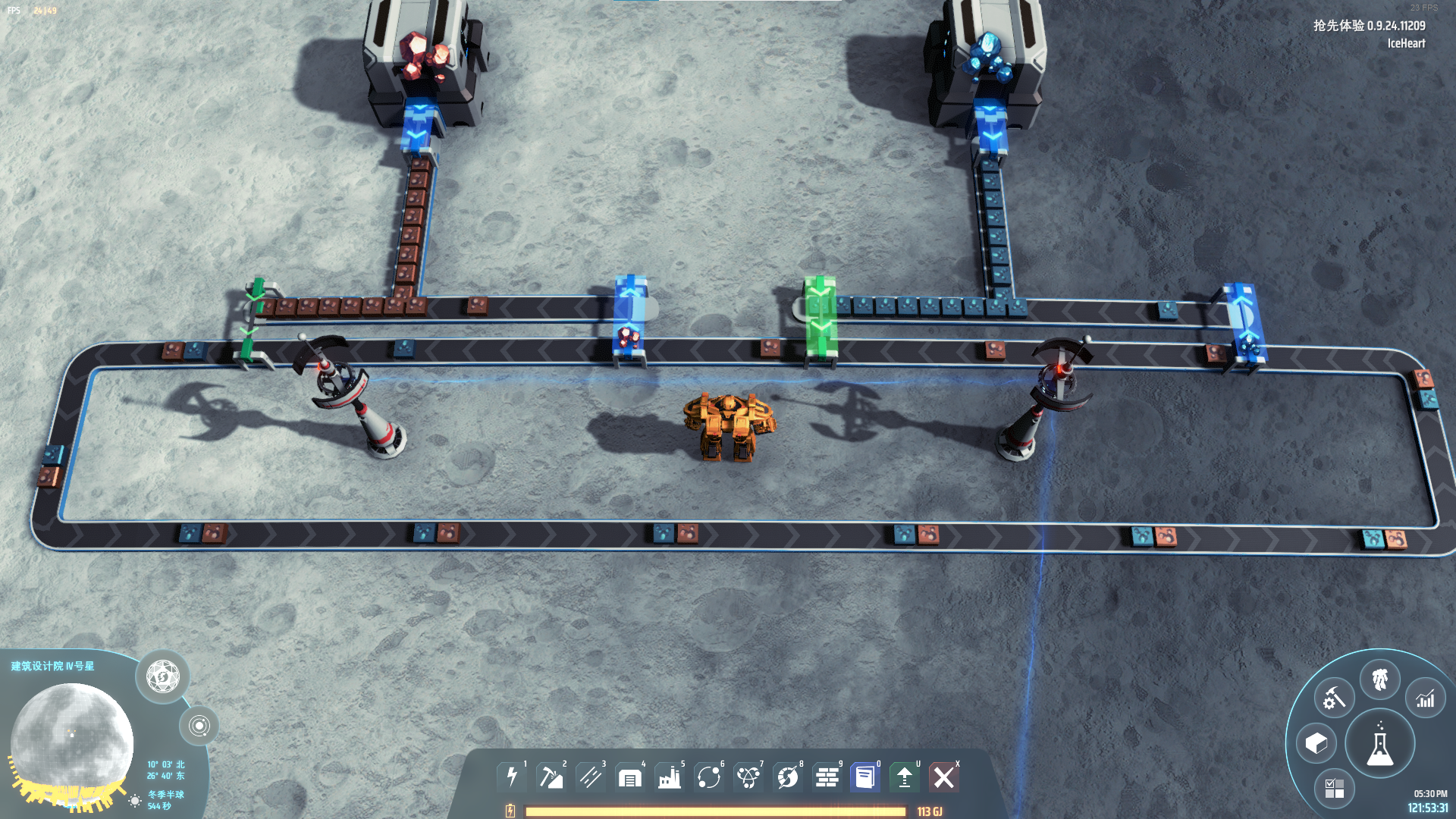This screenshot has height=819, width=1456.
Task: Open the checkbox grid panel button
Action: tap(1334, 788)
